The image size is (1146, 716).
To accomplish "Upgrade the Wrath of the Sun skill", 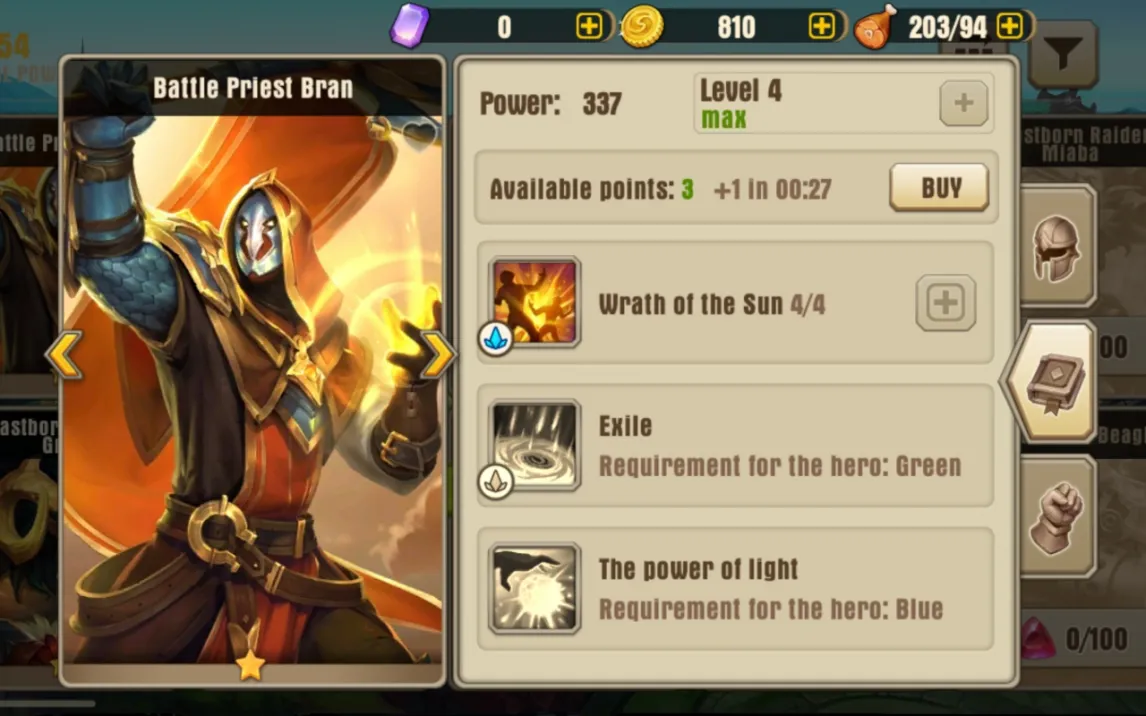I will click(x=945, y=303).
